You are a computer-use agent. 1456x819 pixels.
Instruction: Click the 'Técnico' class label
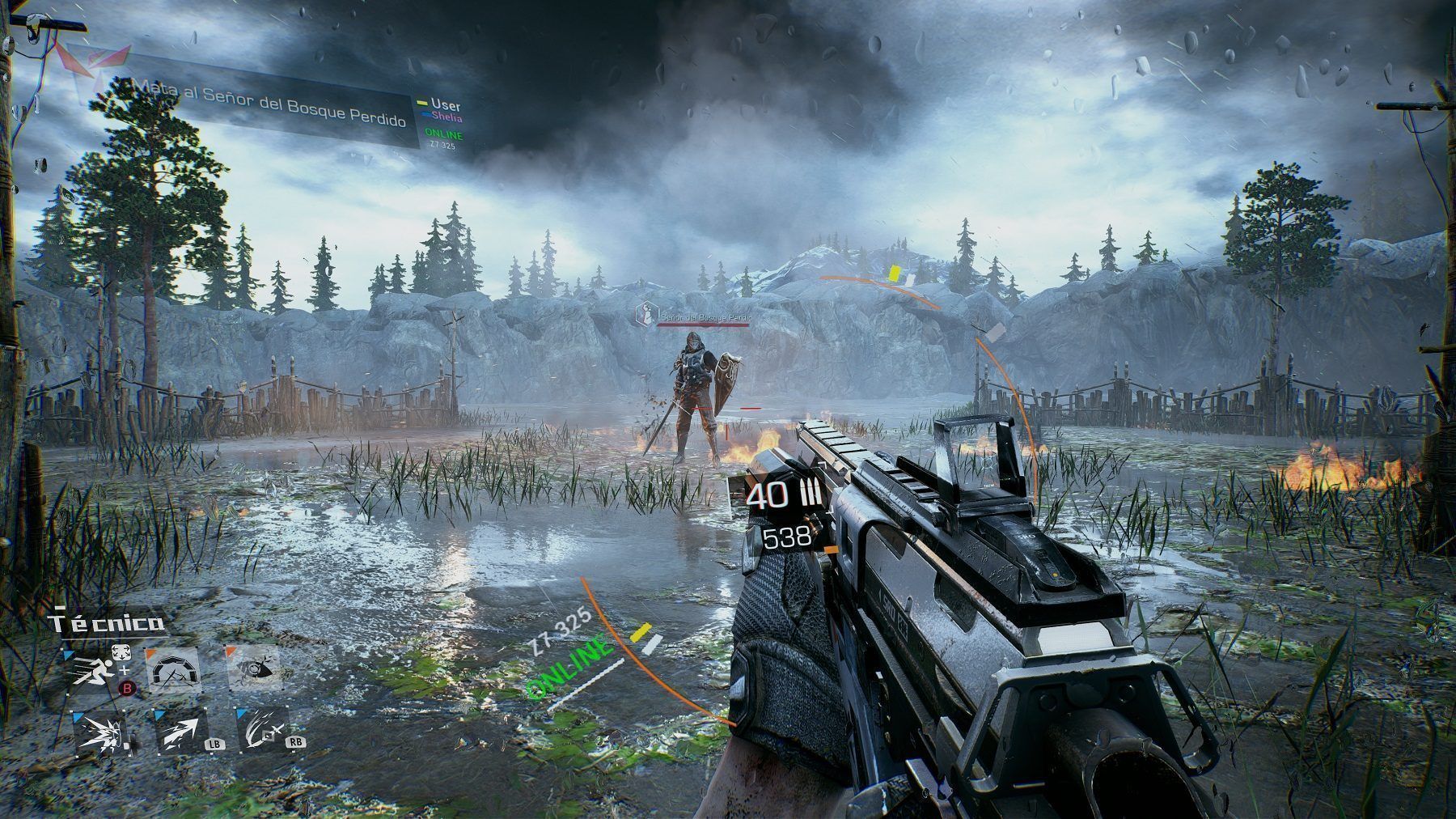pyautogui.click(x=108, y=622)
